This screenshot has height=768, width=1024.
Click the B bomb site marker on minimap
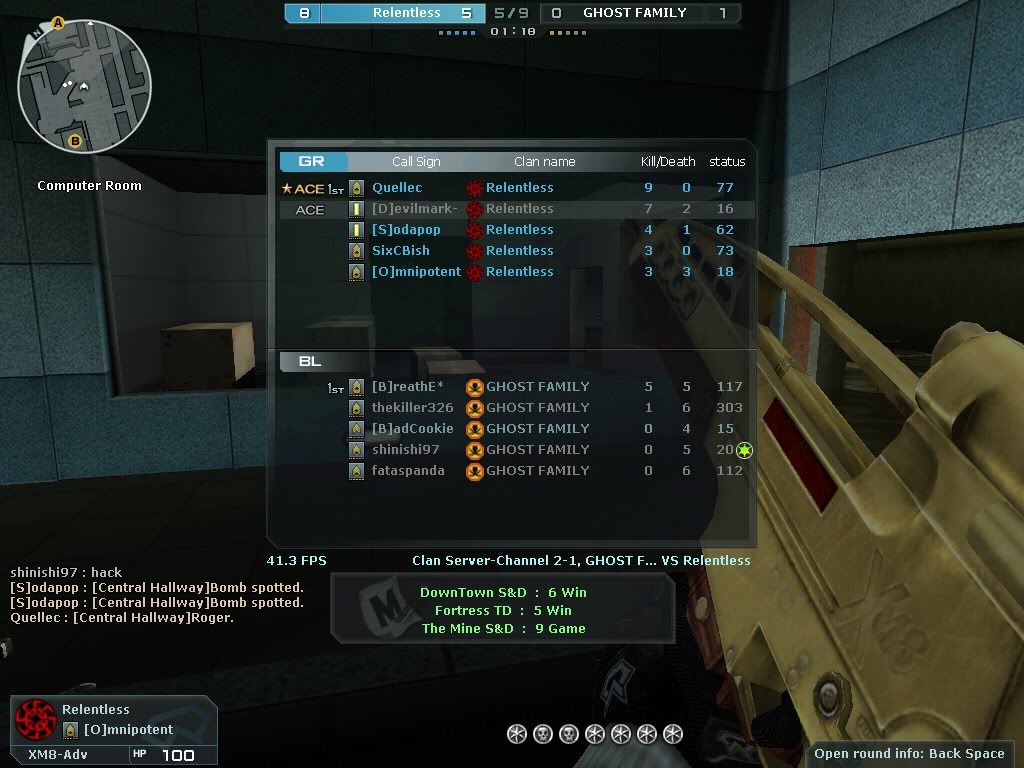[x=74, y=142]
